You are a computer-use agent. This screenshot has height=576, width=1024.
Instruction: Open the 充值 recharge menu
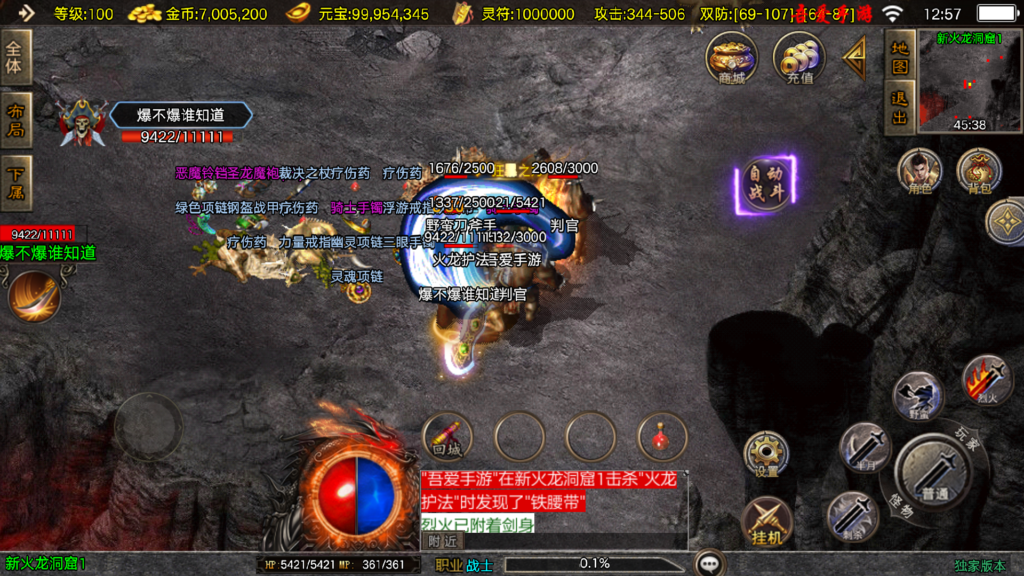[799, 58]
